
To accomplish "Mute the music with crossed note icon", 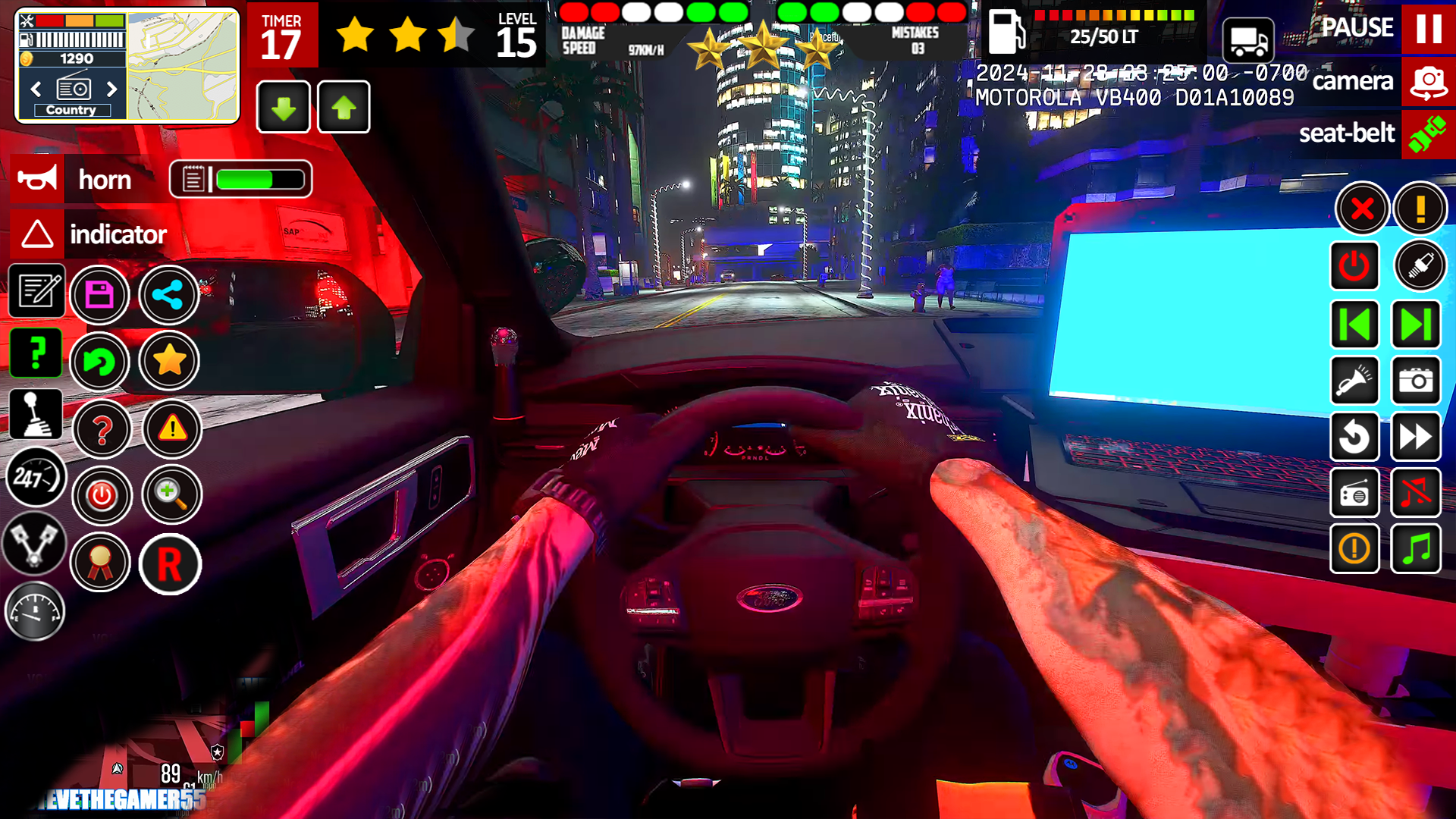I will tap(1417, 494).
